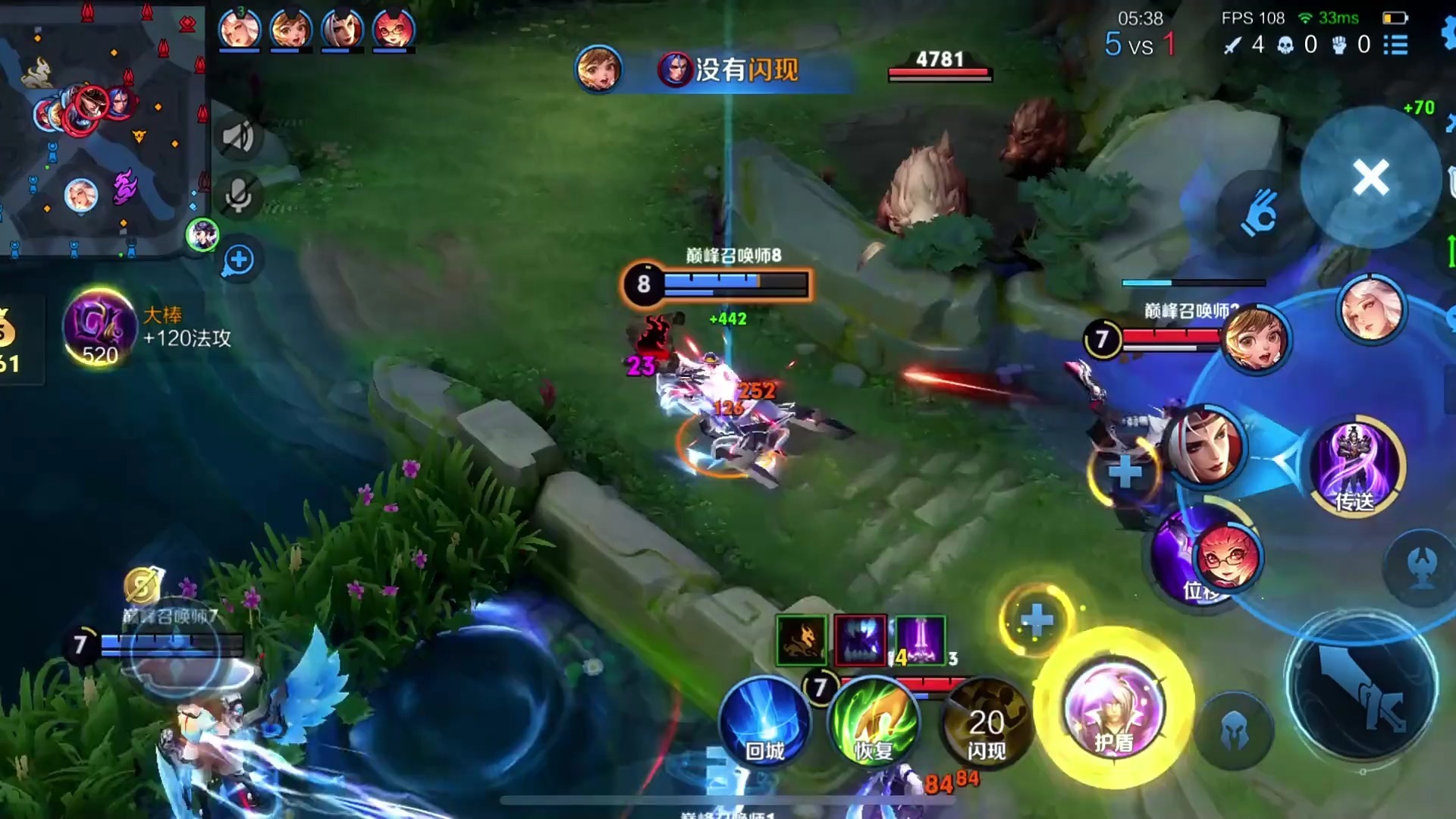Screen dimensions: 1456x819
Task: Tap the helmet target-hero button
Action: point(1234,732)
